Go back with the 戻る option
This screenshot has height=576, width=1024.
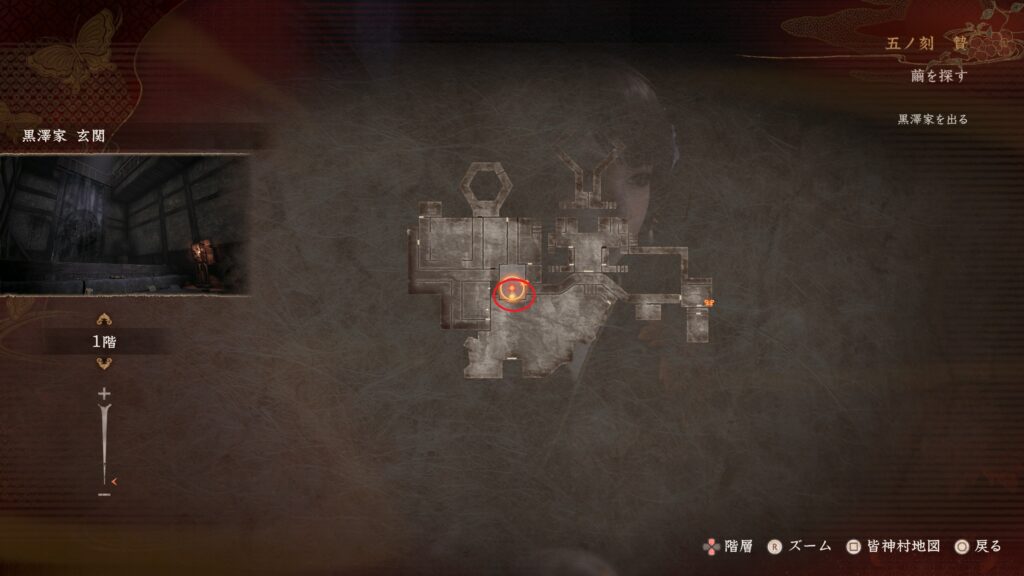977,546
